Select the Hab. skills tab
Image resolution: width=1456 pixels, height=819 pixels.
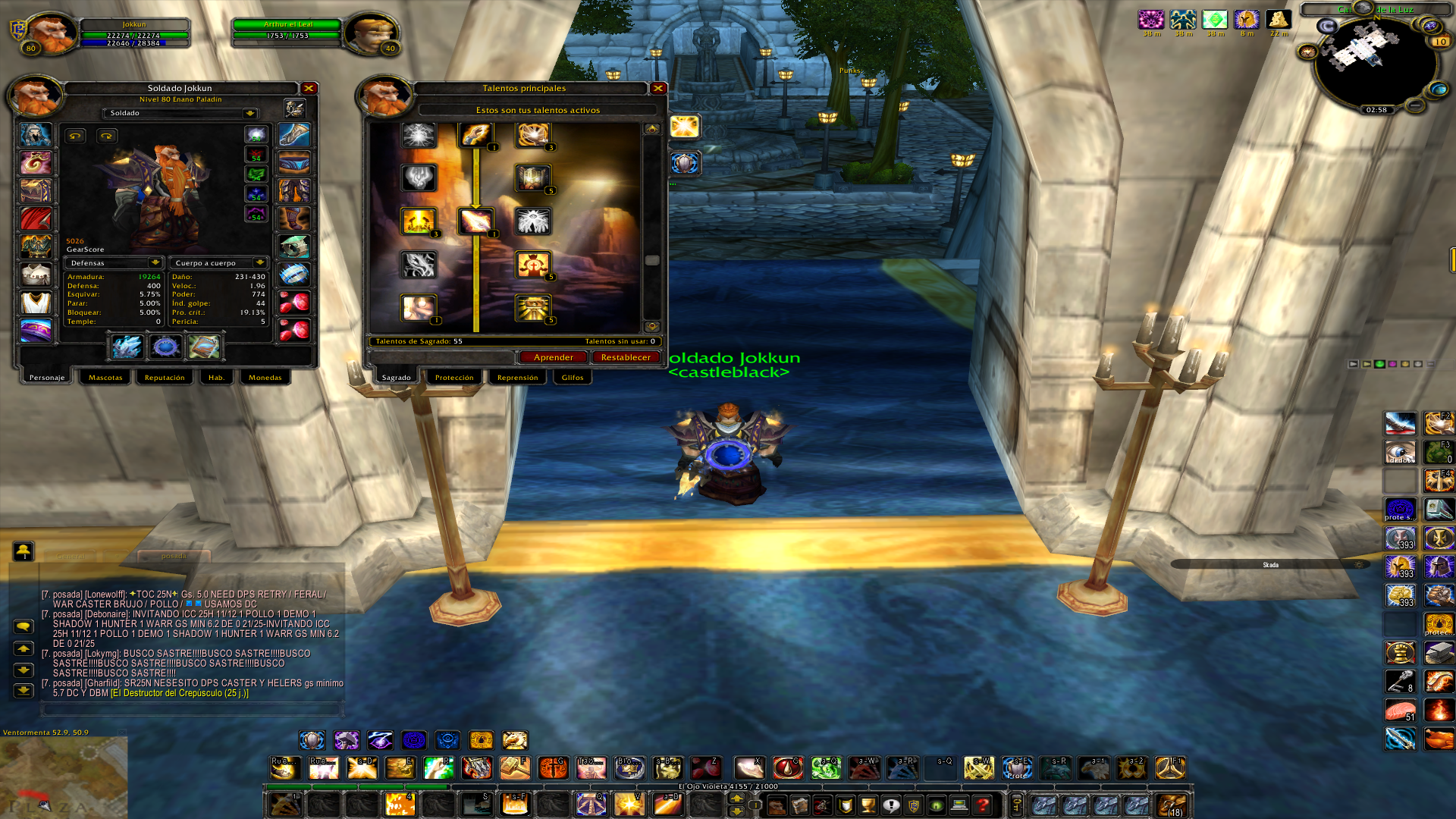[216, 378]
